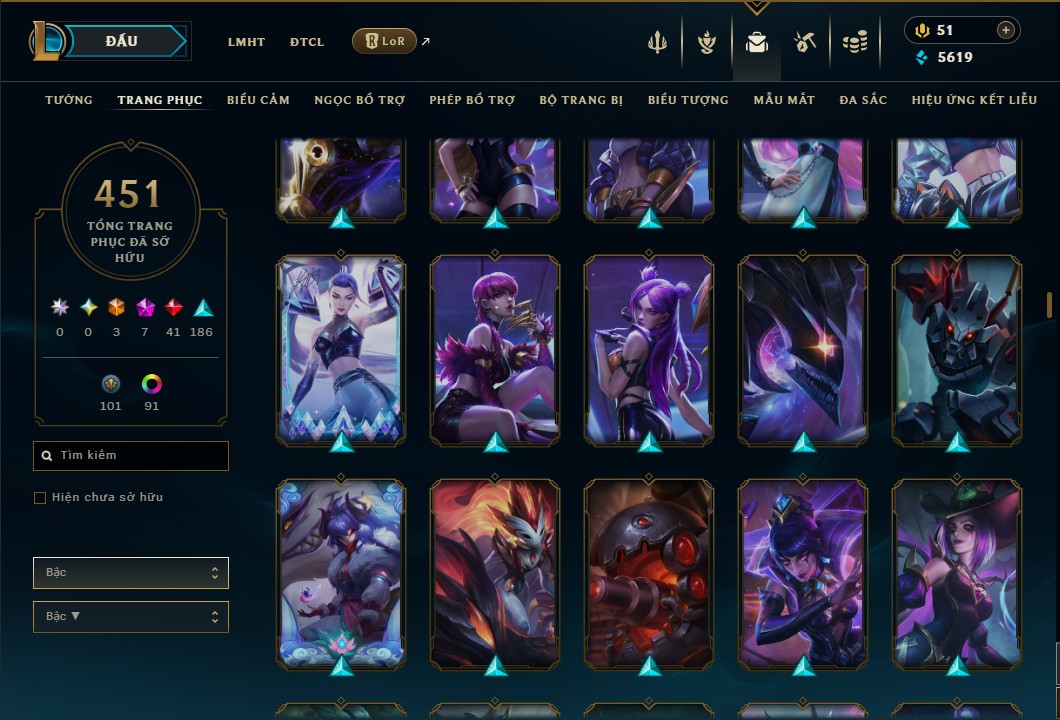Go to the PHÉP BỔ TRỢ tab
The image size is (1060, 720).
(472, 100)
